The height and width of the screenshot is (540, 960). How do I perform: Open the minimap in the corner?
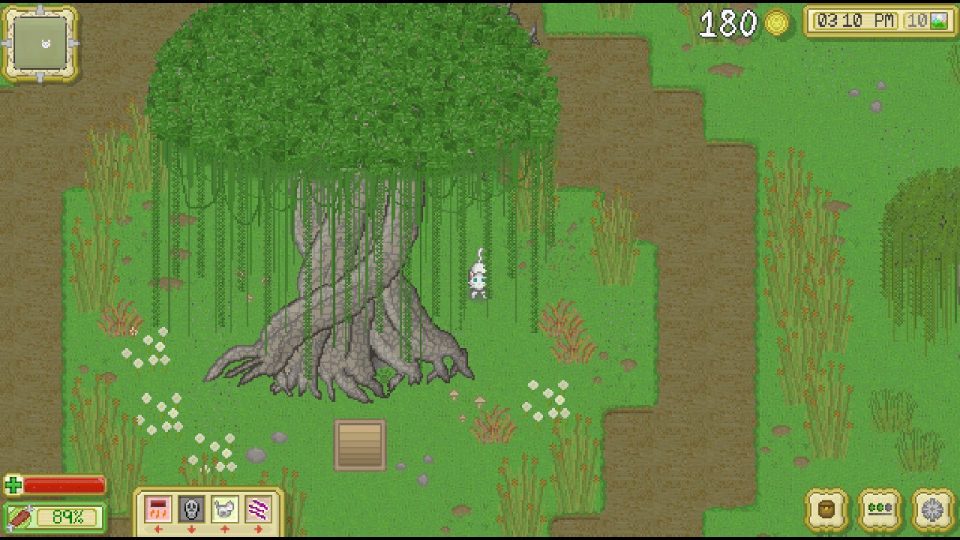pos(40,43)
